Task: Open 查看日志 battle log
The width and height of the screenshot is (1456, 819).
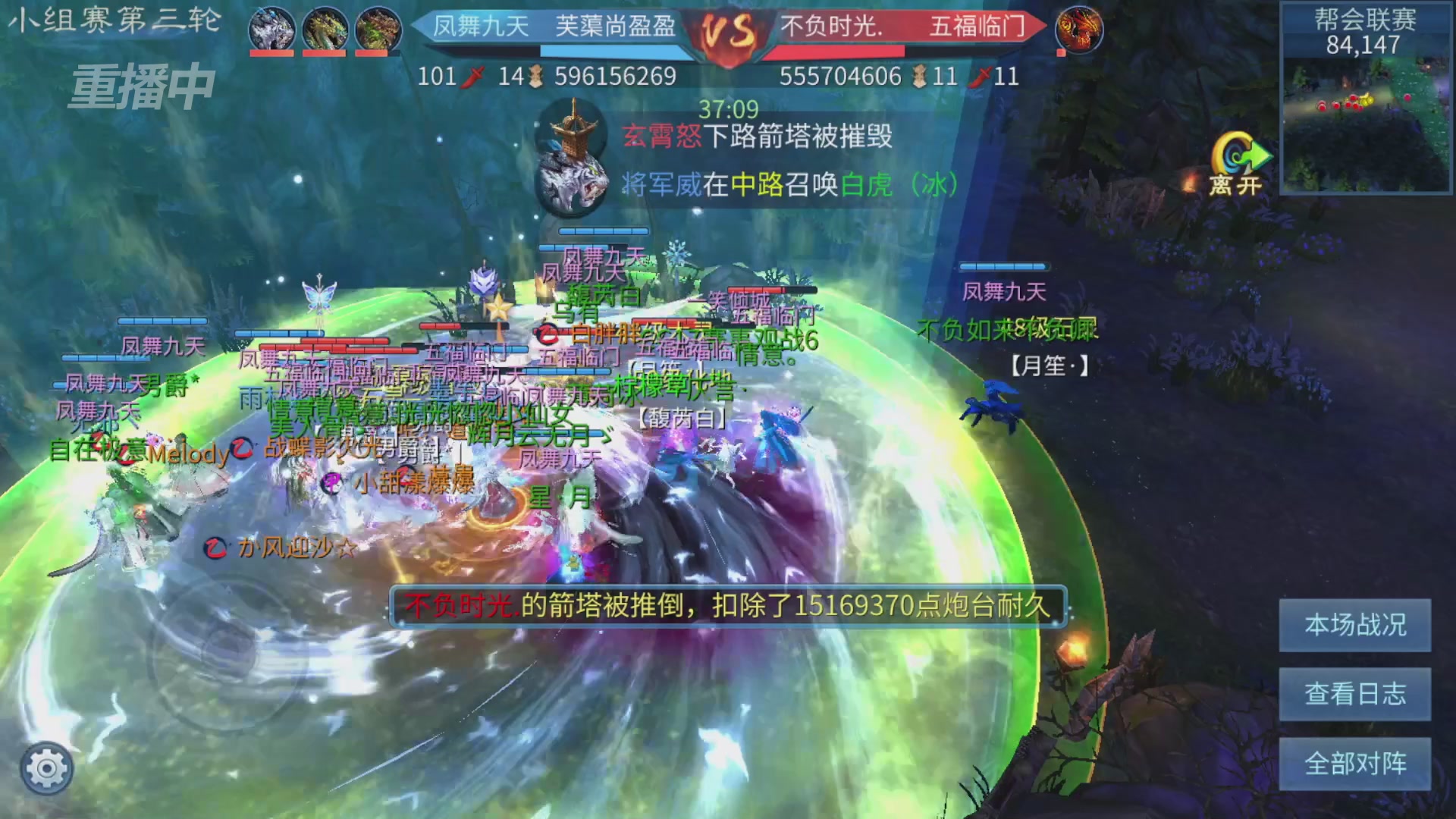Action: 1354,694
